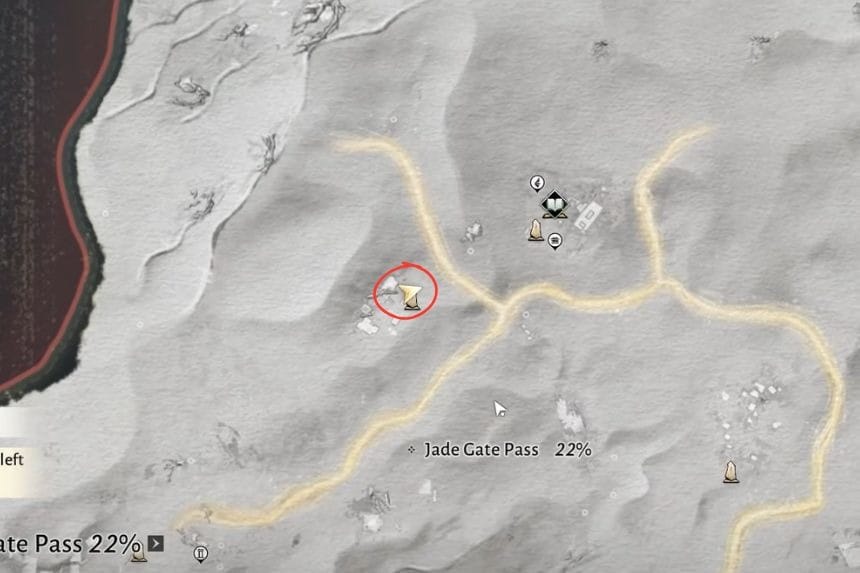Click the stone marker left of the chest pin

pos(536,232)
